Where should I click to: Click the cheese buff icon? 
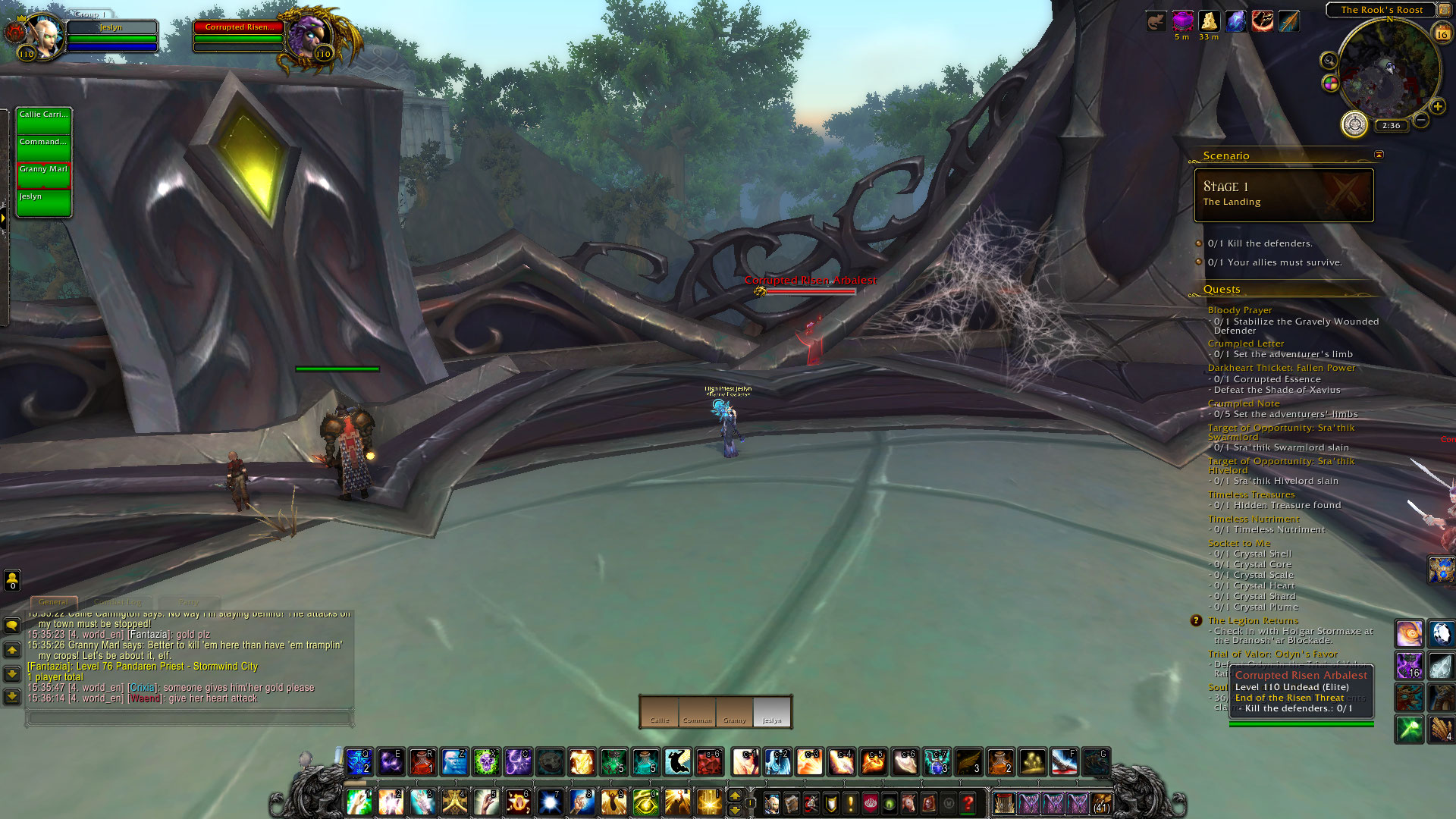pos(1209,21)
